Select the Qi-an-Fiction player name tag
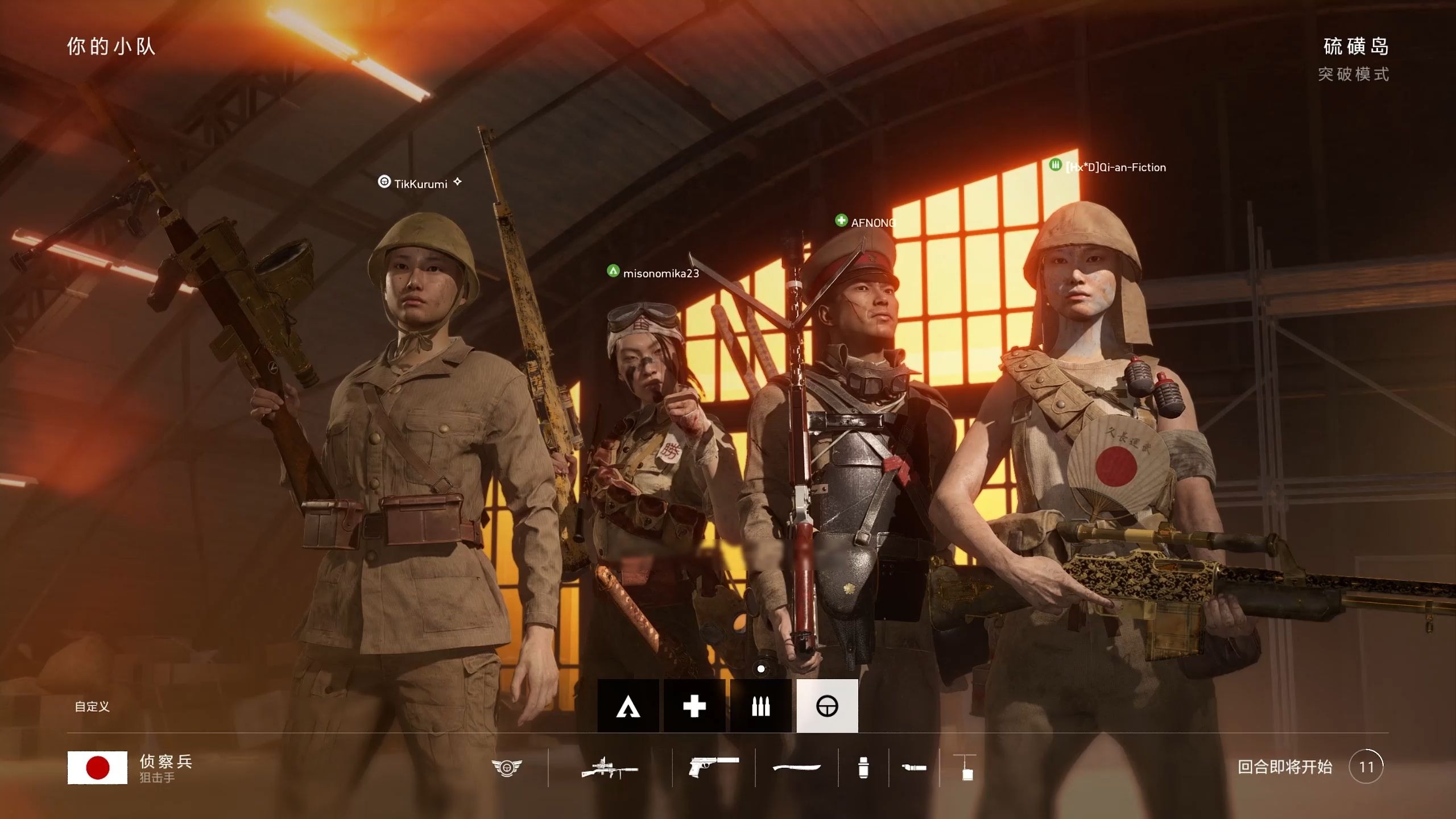The height and width of the screenshot is (819, 1456). (1115, 167)
